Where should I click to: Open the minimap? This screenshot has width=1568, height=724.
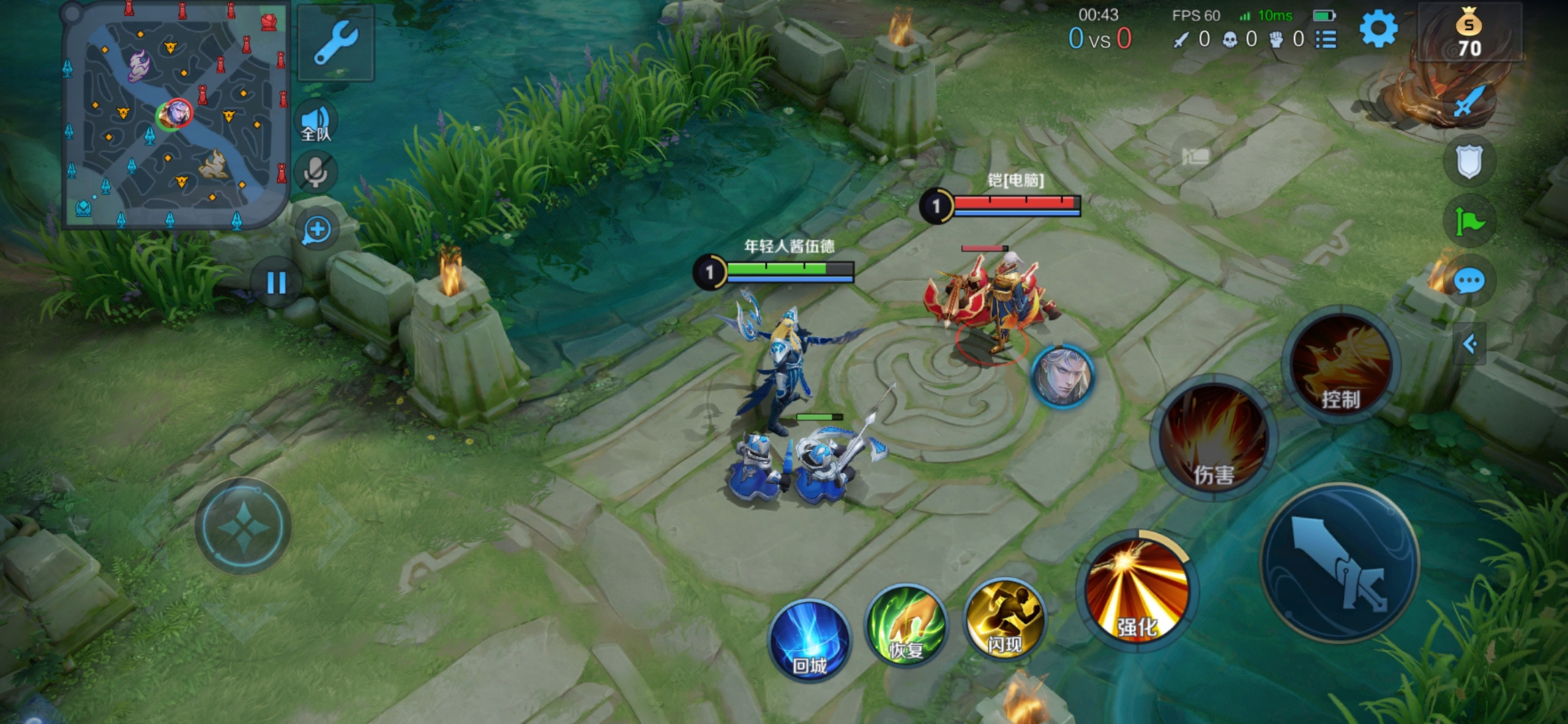coord(176,115)
